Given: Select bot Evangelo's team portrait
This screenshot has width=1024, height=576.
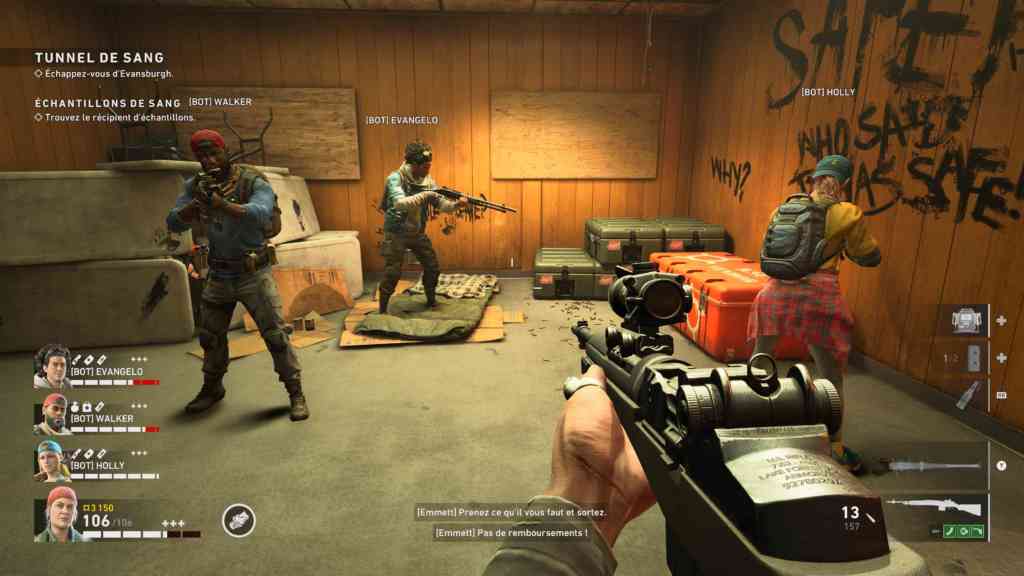Looking at the screenshot, I should point(52,366).
